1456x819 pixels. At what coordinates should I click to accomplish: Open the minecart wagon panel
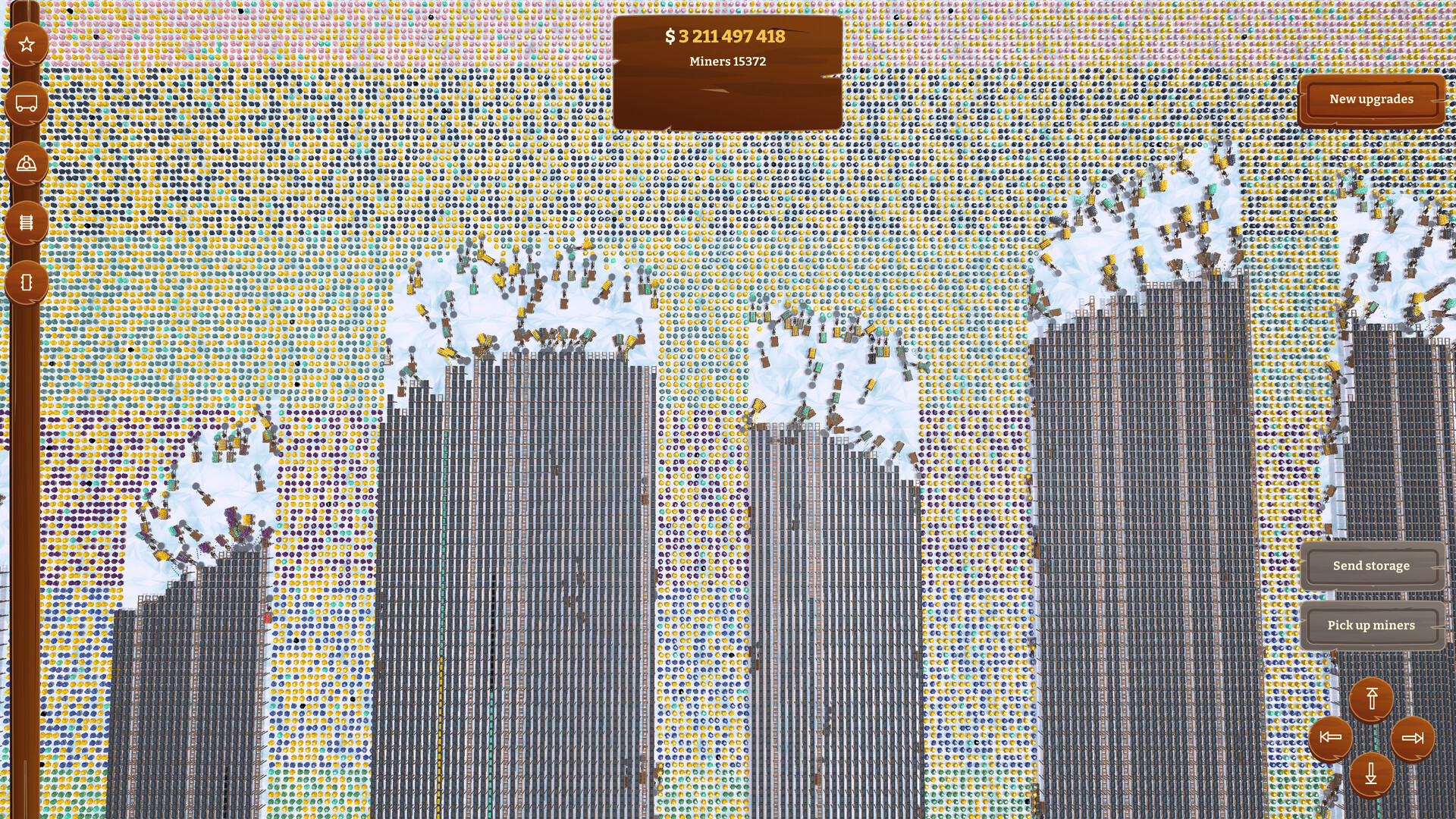click(27, 101)
